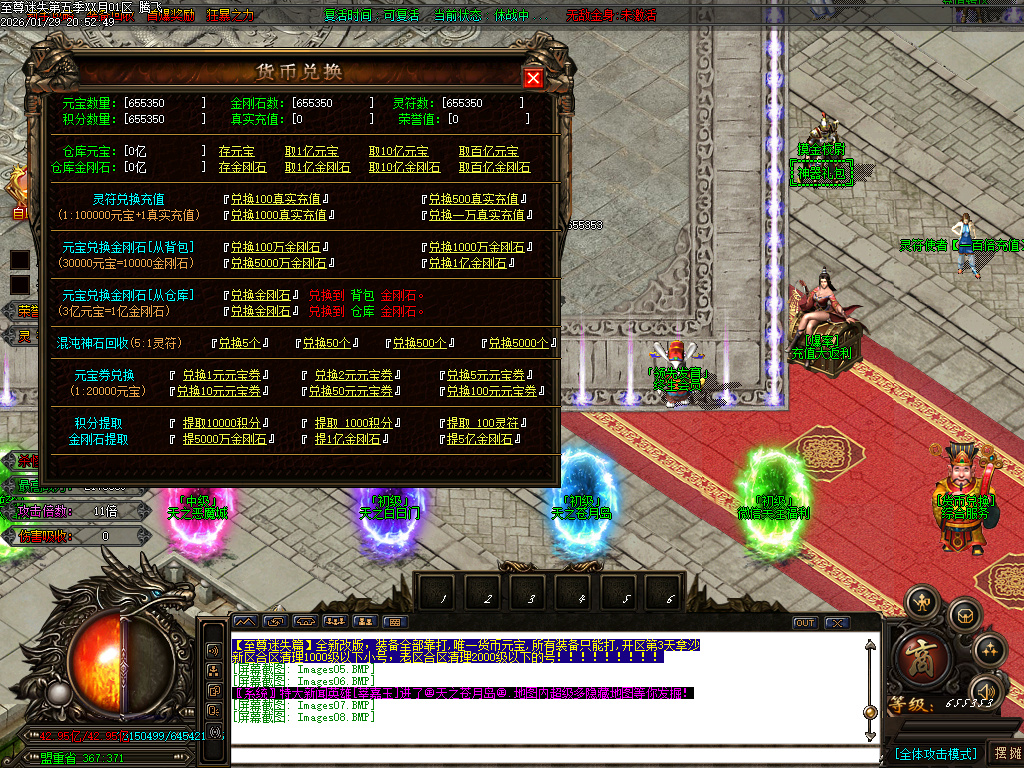Select 取1亿元宝 withdraw option
1024x768 pixels.
point(311,151)
